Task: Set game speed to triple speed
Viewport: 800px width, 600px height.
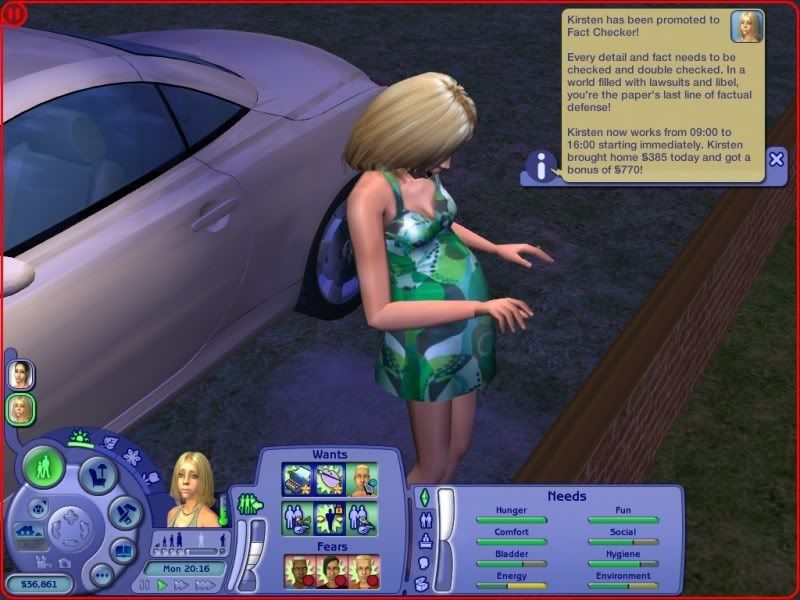Action: [204, 584]
